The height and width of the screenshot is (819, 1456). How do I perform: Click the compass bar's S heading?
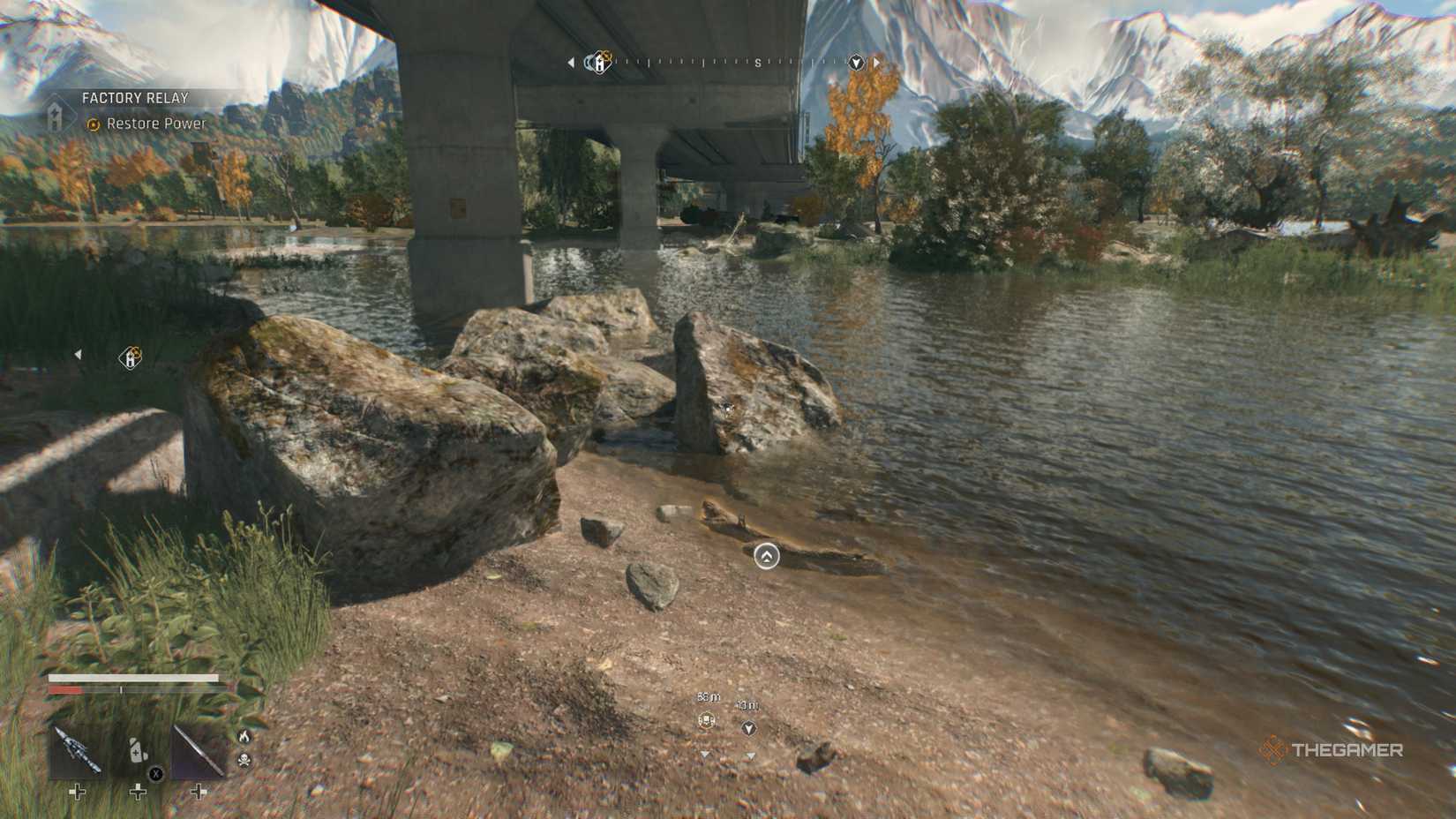(757, 63)
